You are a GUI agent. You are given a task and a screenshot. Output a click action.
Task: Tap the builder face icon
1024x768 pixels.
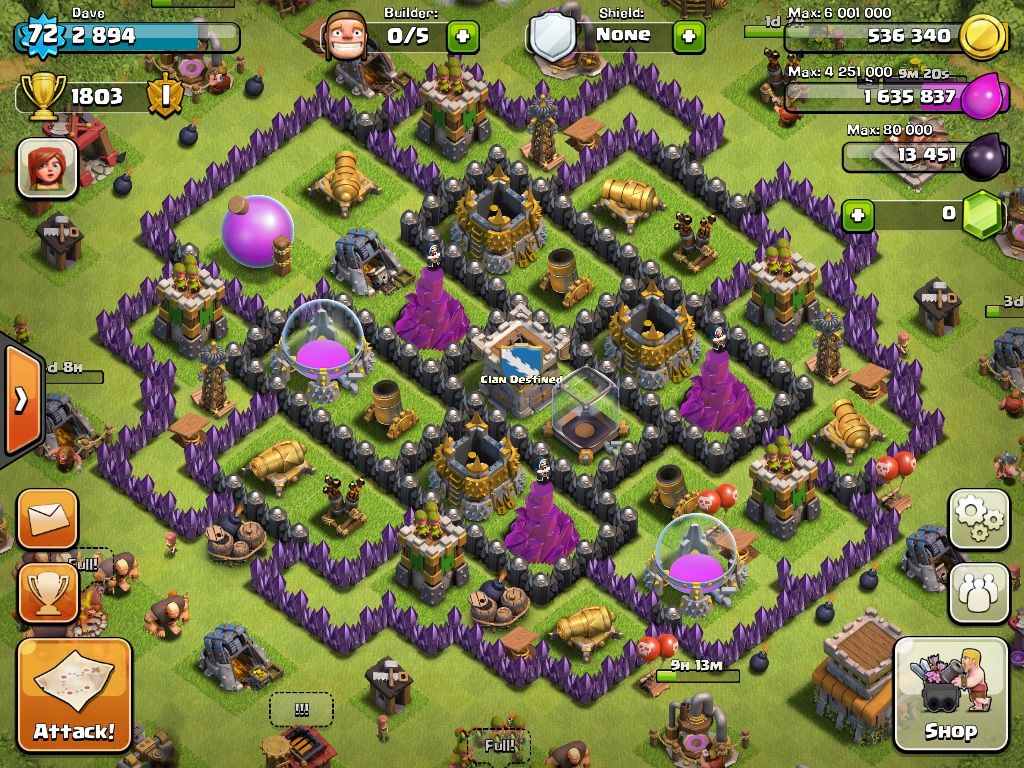pos(350,38)
